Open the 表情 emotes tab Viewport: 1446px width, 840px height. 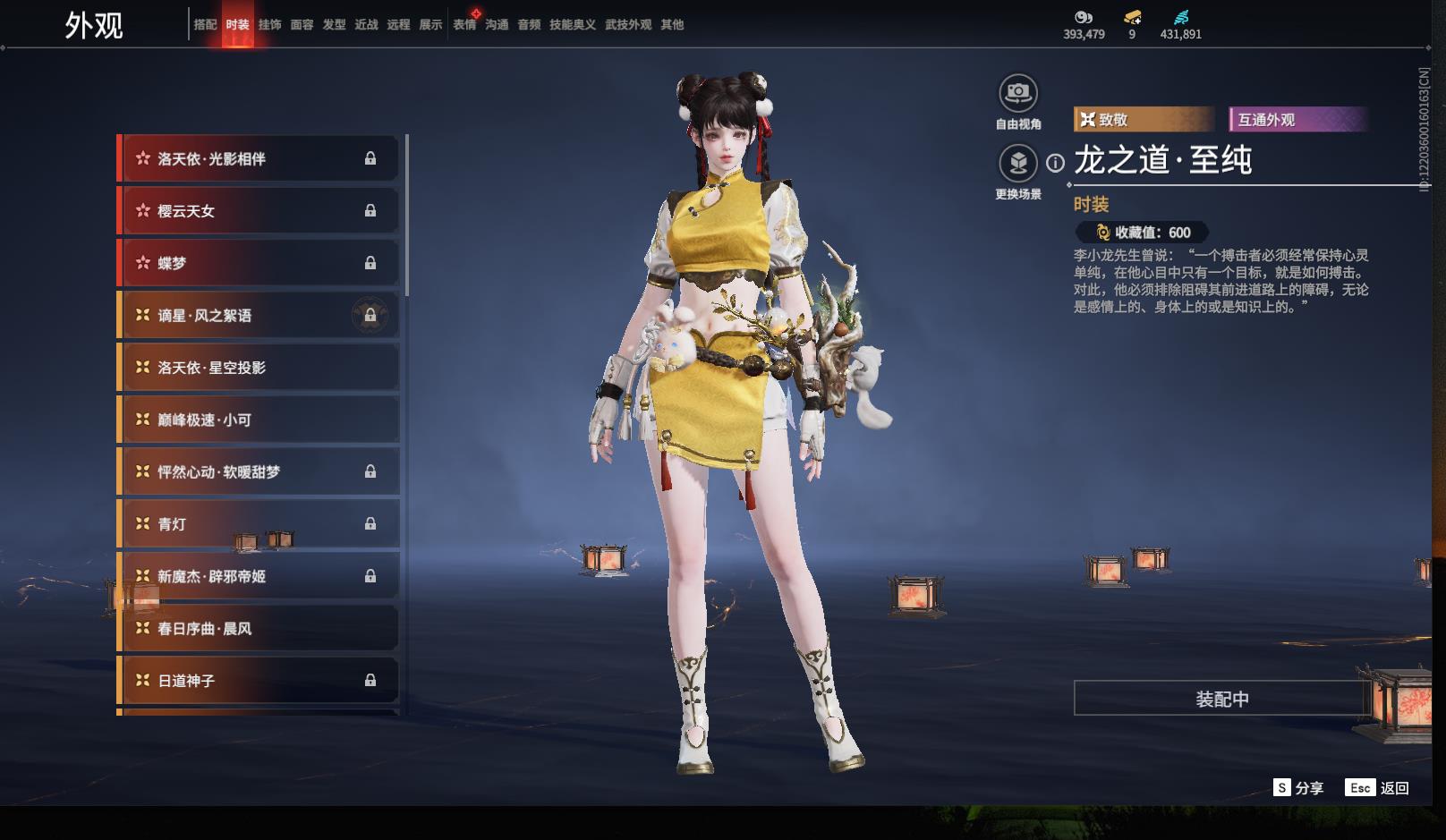(x=464, y=25)
